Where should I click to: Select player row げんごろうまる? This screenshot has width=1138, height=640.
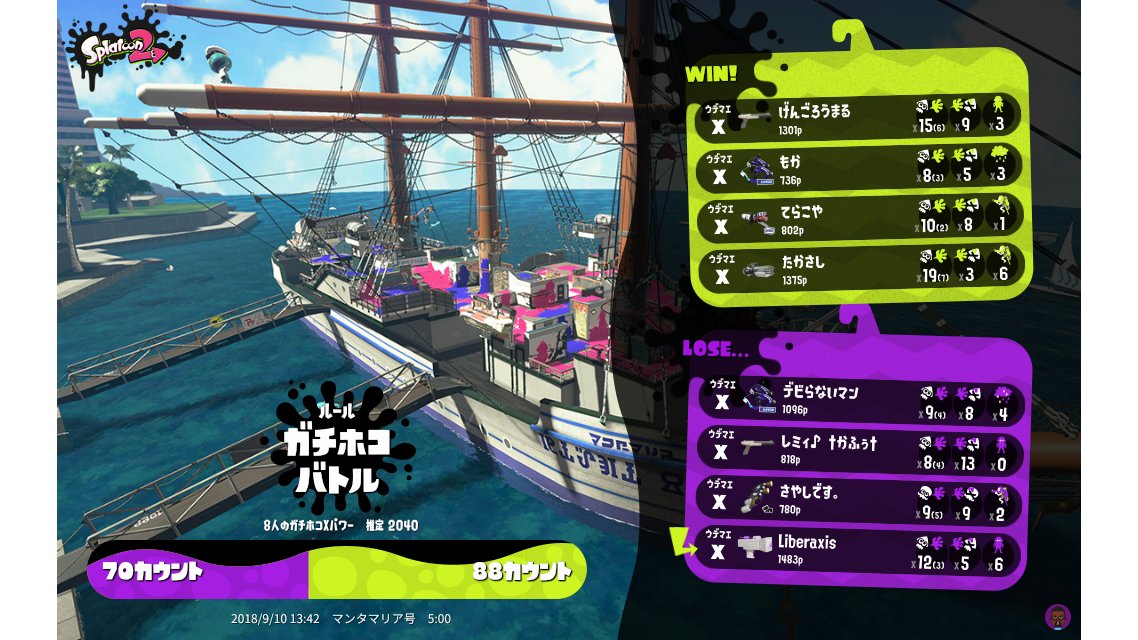pyautogui.click(x=858, y=117)
